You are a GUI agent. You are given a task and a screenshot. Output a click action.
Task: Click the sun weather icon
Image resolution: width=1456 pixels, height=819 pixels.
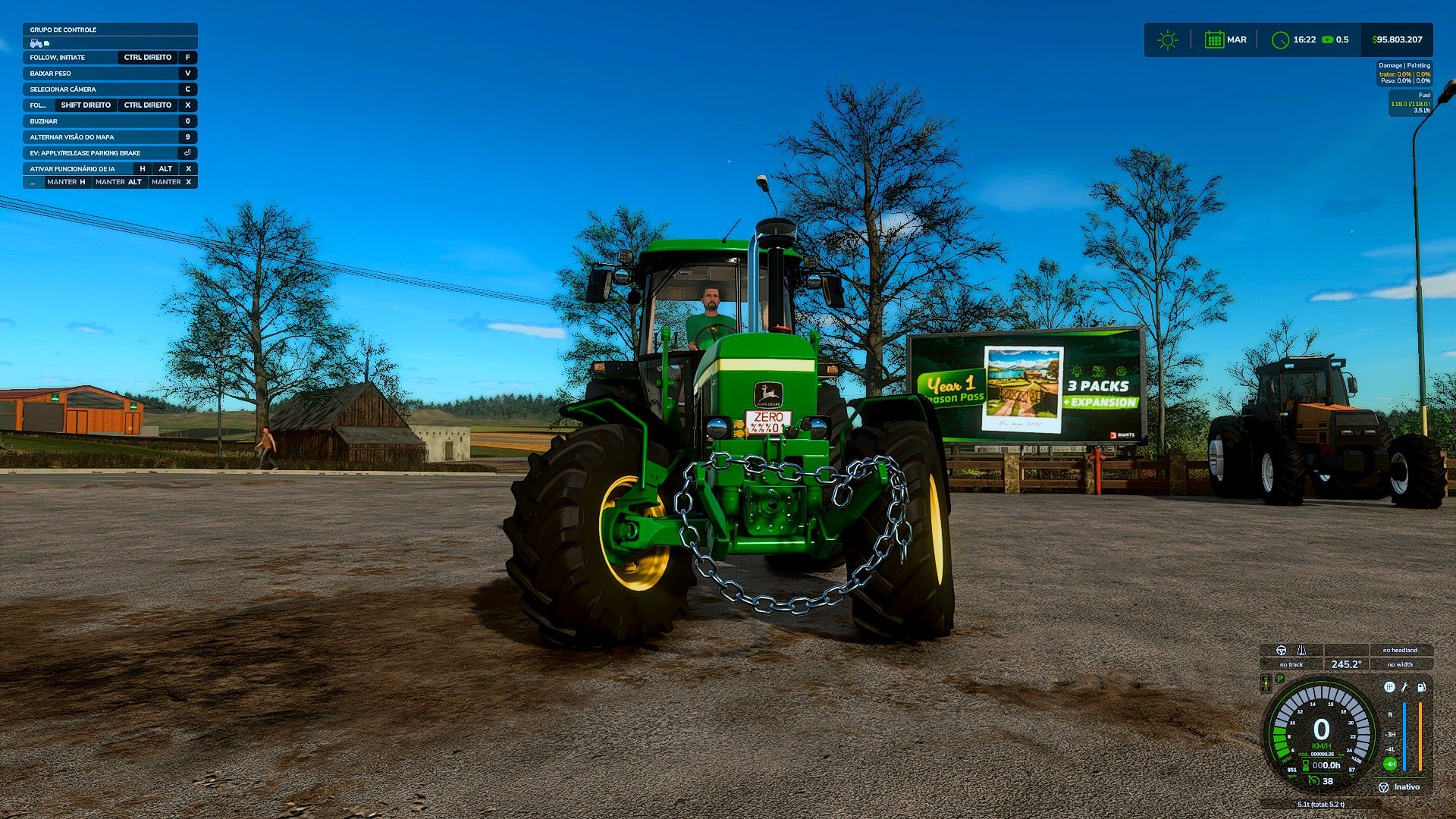[x=1168, y=40]
